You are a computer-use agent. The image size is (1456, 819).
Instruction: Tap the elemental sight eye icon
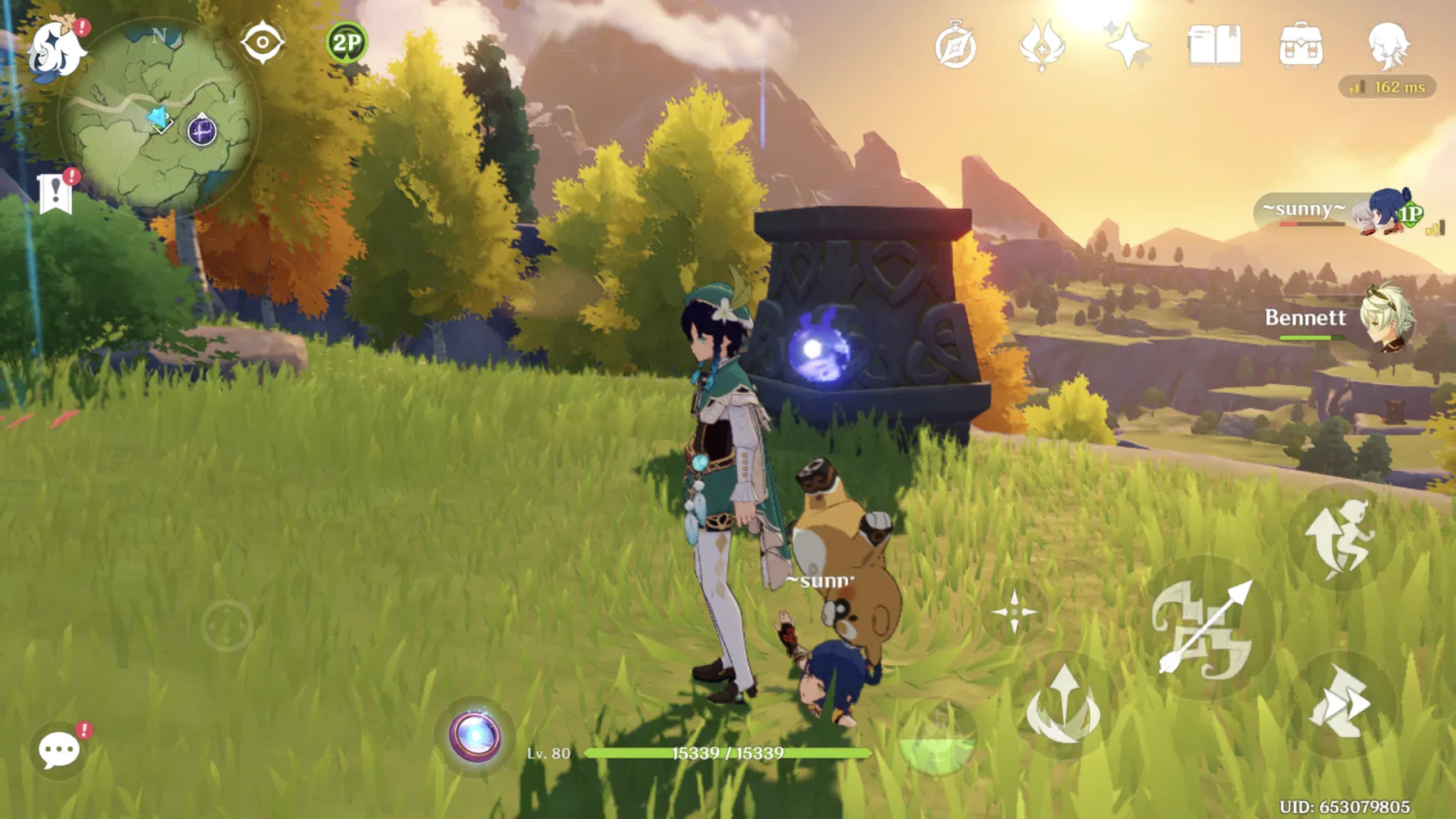(x=262, y=43)
